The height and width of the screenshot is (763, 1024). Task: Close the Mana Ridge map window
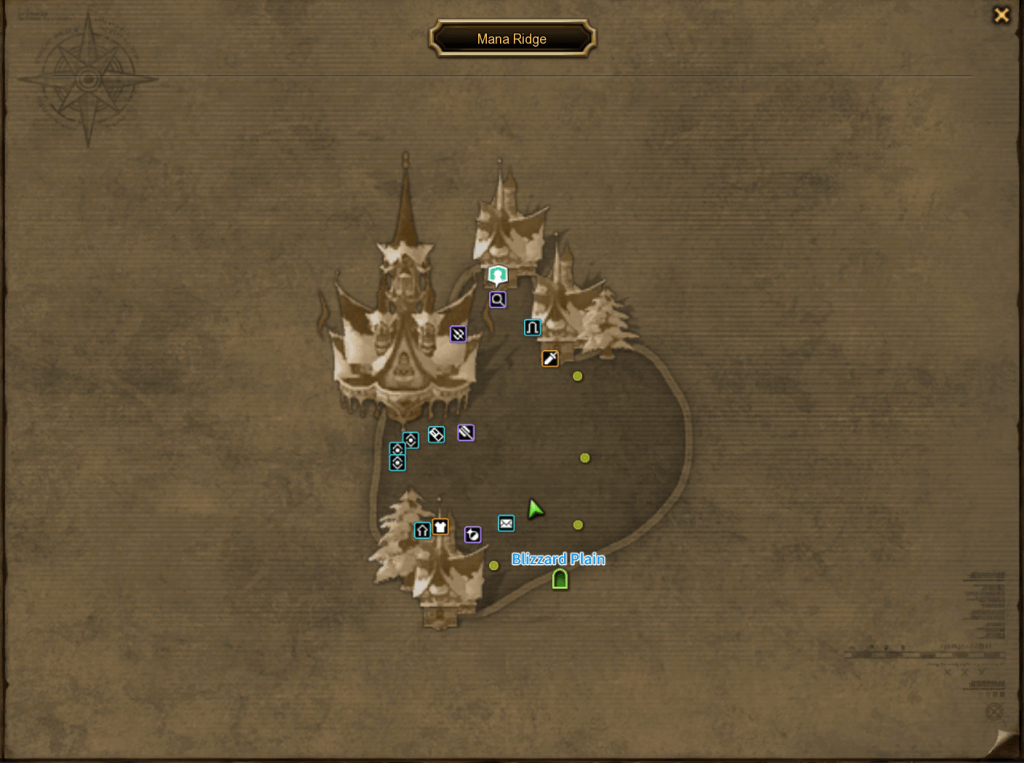[1000, 15]
